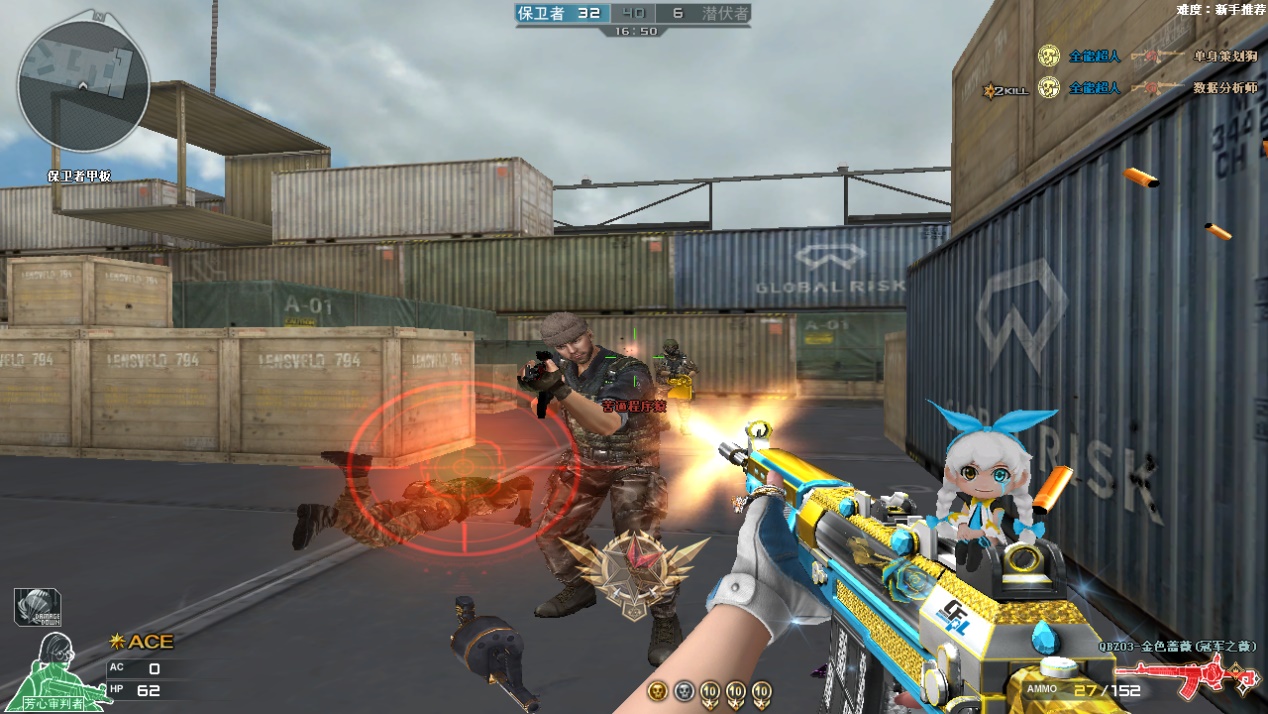This screenshot has height=714, width=1268.
Task: Click the large winged kill emblem
Action: click(633, 572)
